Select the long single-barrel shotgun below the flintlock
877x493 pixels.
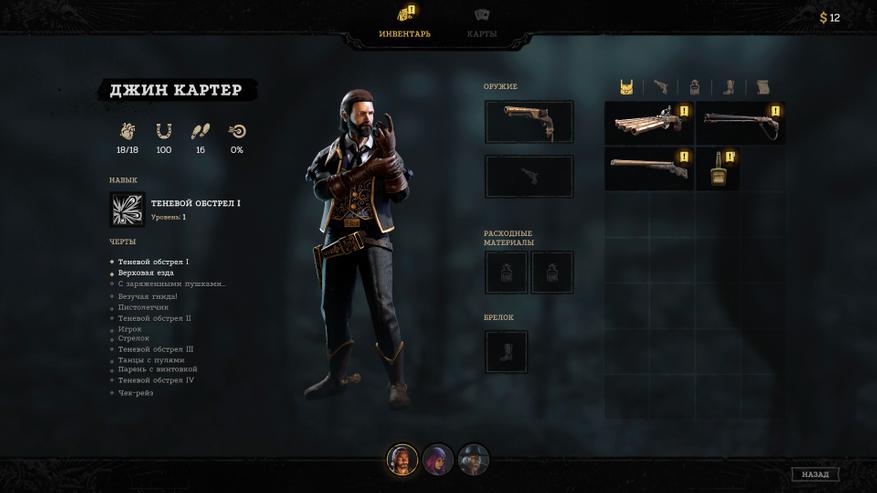pyautogui.click(x=649, y=169)
